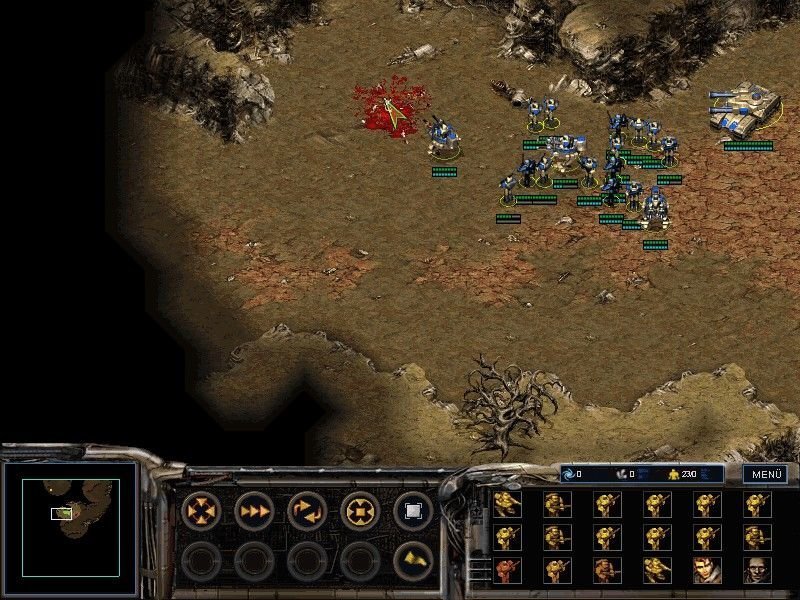Select the pale bald hero portrait
This screenshot has width=800, height=600.
pyautogui.click(x=757, y=570)
